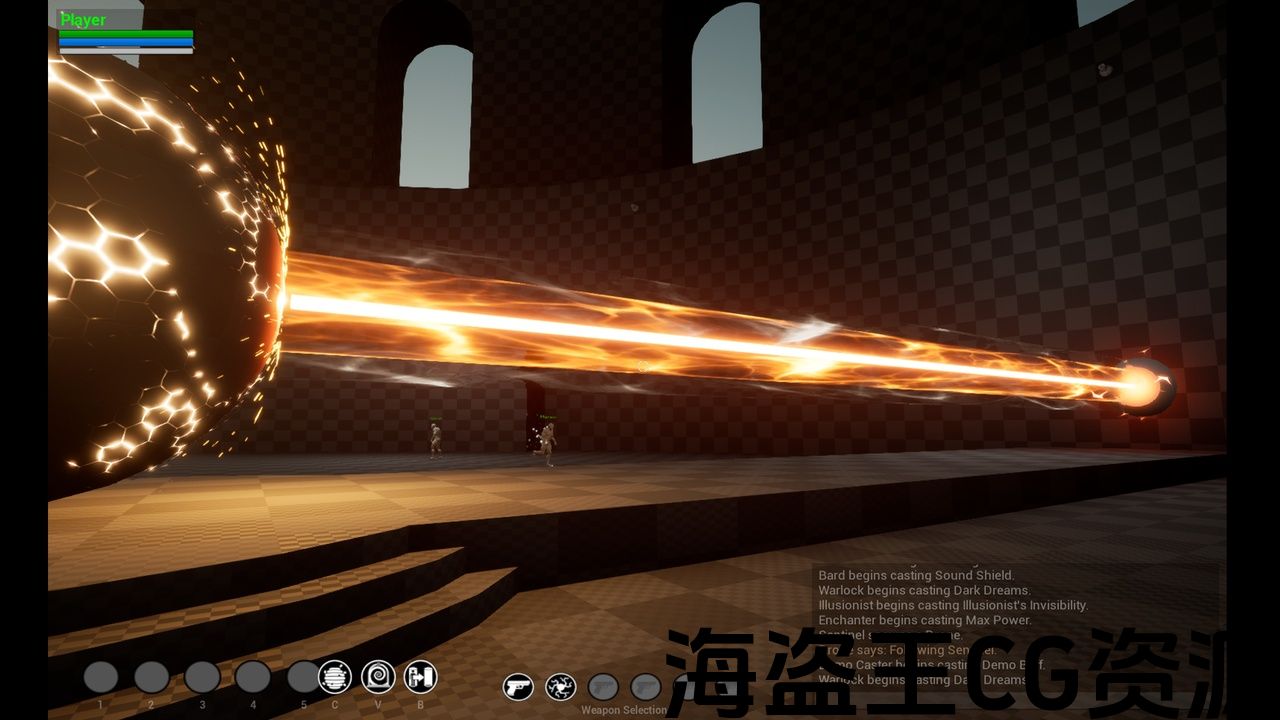Activate the beehive sphere ability icon
1280x720 pixels.
[x=335, y=677]
